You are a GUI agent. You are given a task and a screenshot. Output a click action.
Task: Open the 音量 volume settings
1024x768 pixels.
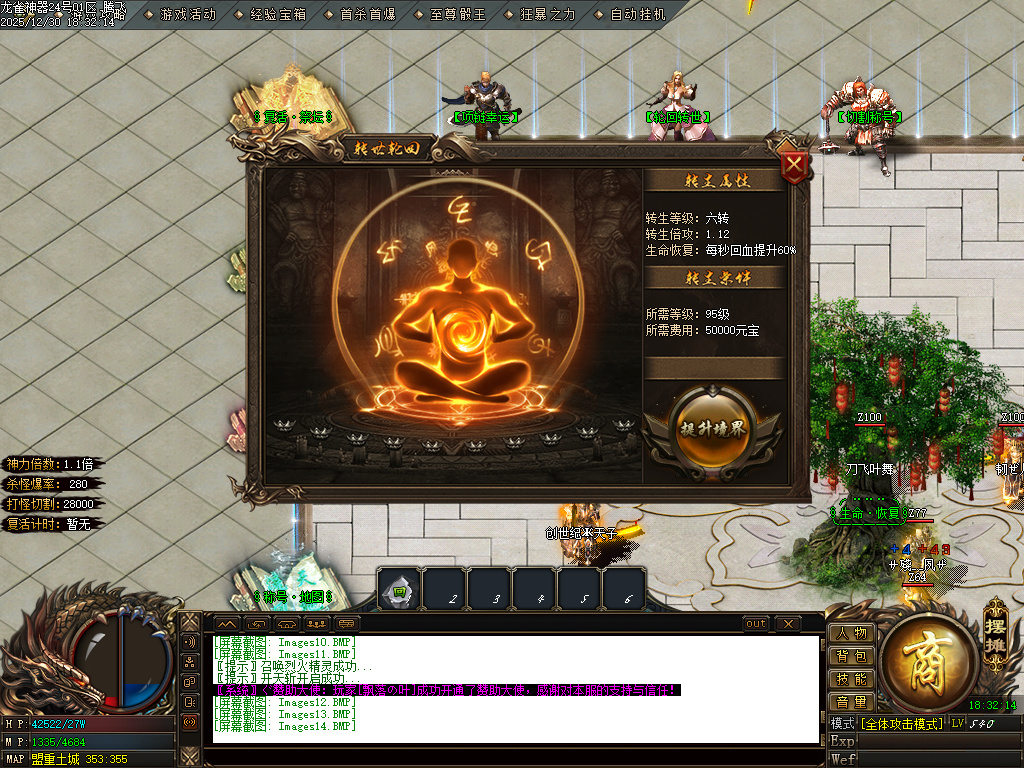(x=852, y=702)
